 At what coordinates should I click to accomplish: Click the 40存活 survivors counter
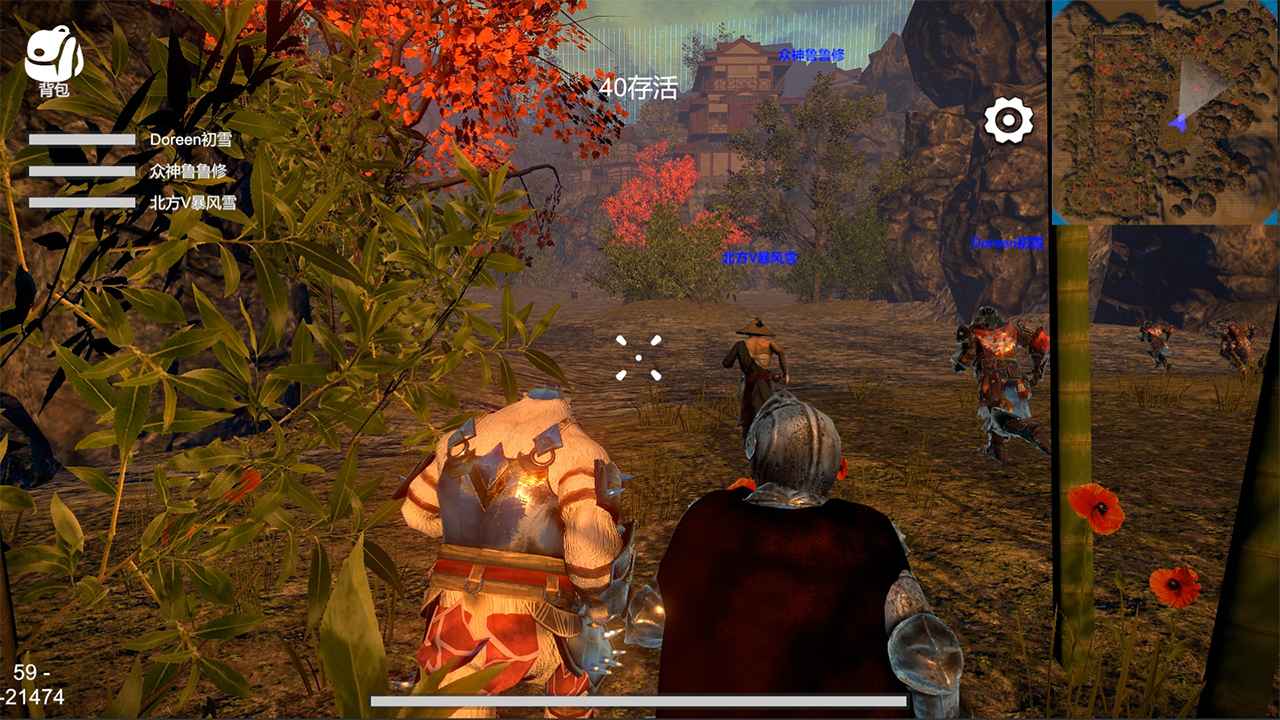click(639, 88)
